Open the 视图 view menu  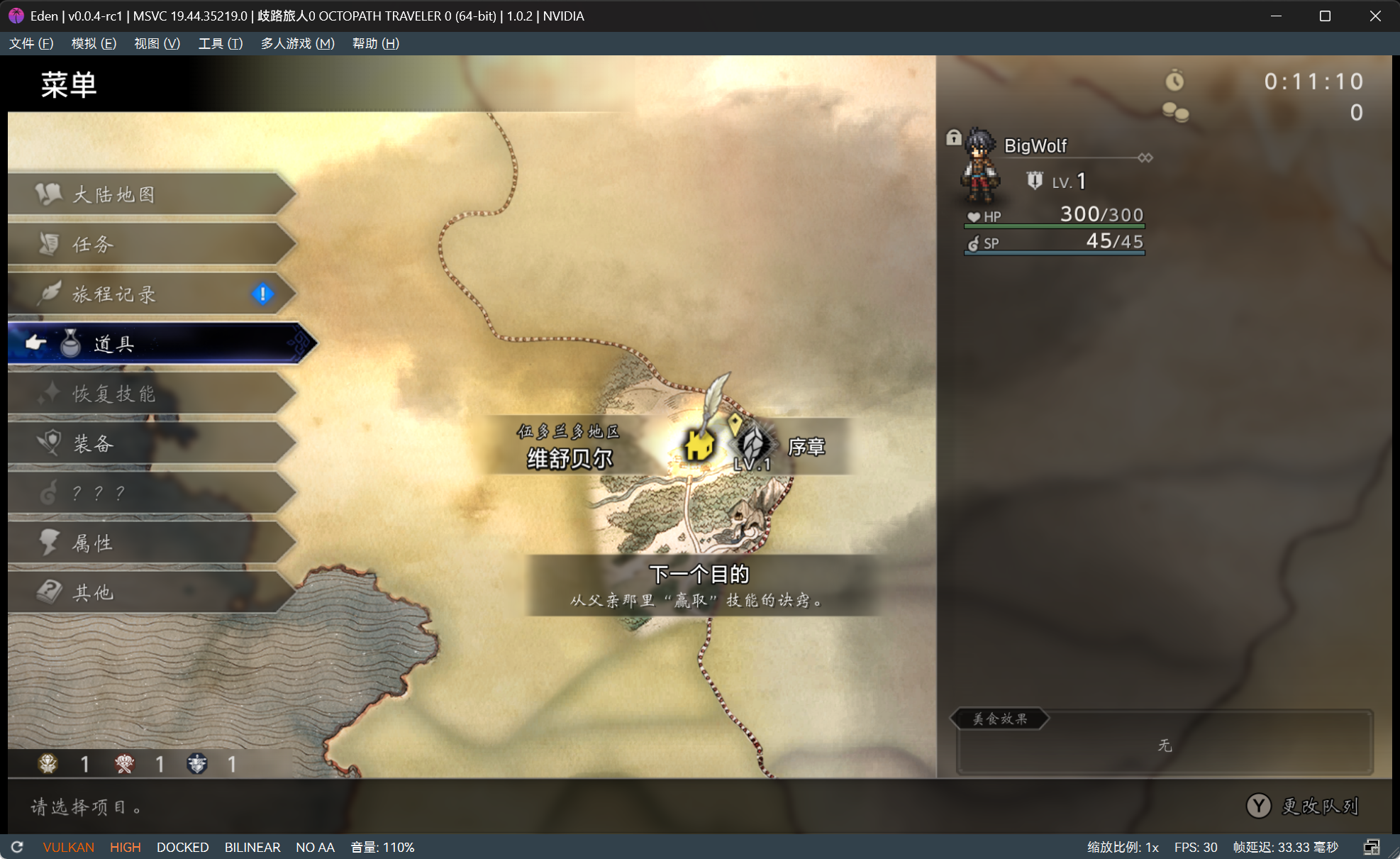point(157,43)
